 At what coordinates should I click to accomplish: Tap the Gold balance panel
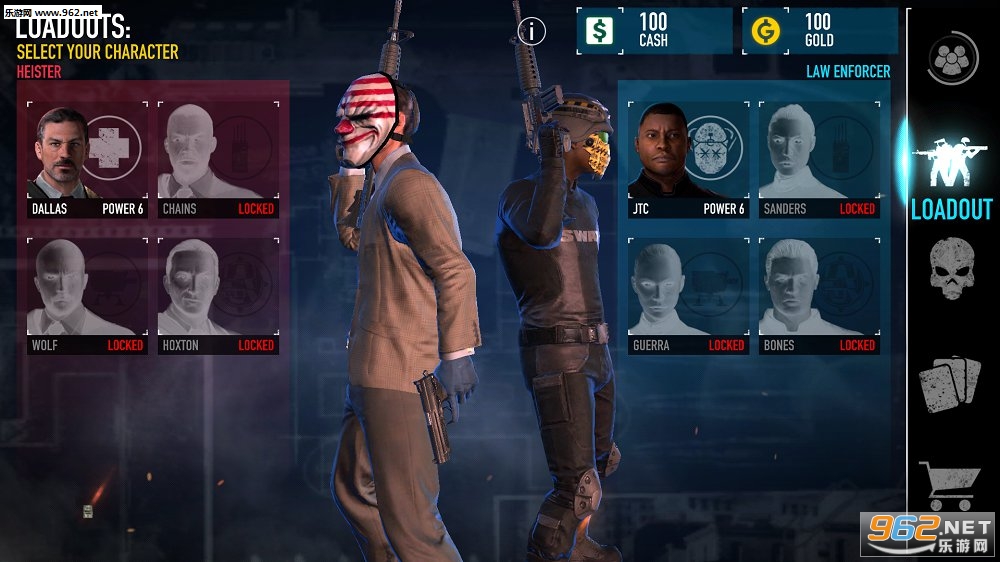(x=820, y=31)
